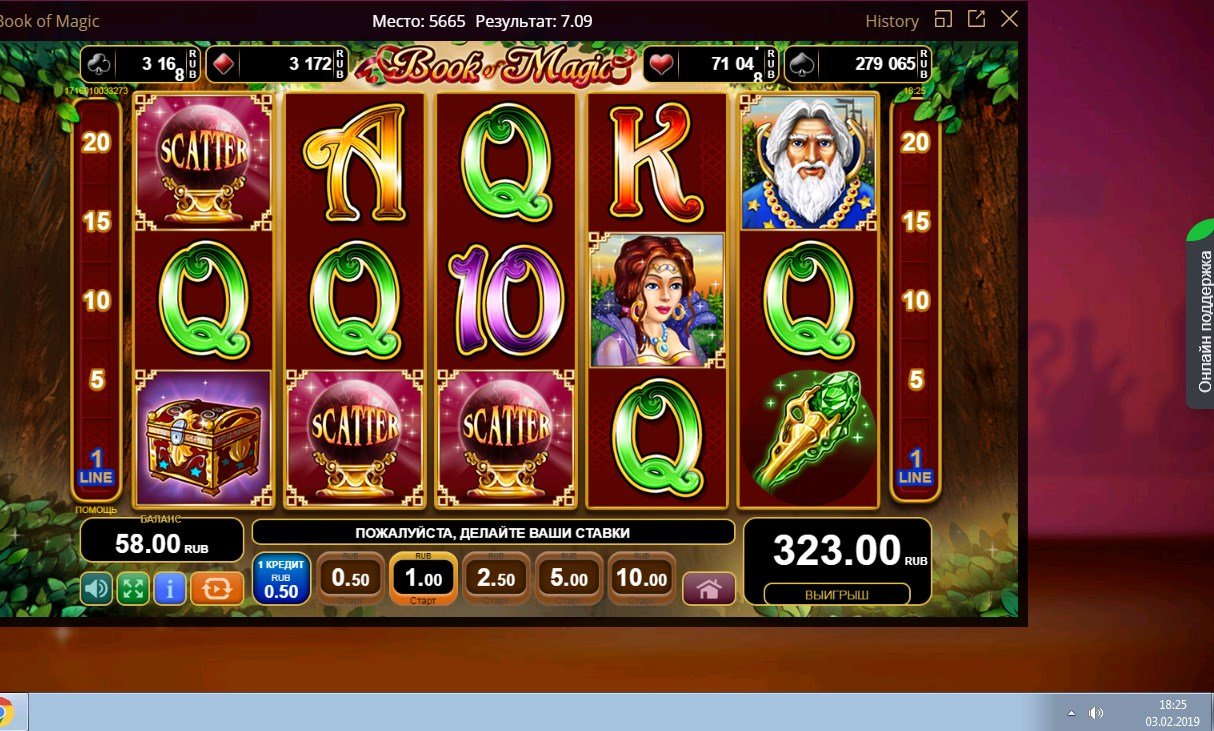
Task: Click the taskbar volume speaker icon
Action: [1096, 713]
